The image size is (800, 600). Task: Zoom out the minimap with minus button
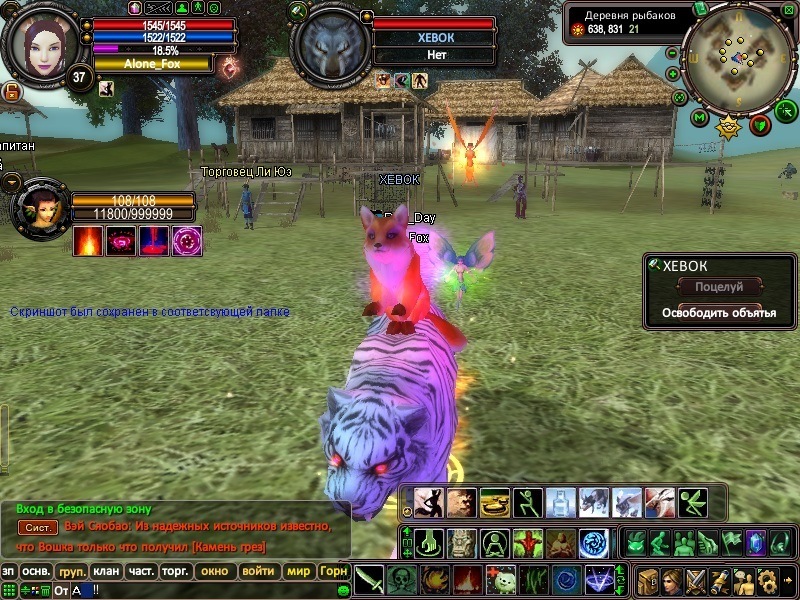(680, 98)
